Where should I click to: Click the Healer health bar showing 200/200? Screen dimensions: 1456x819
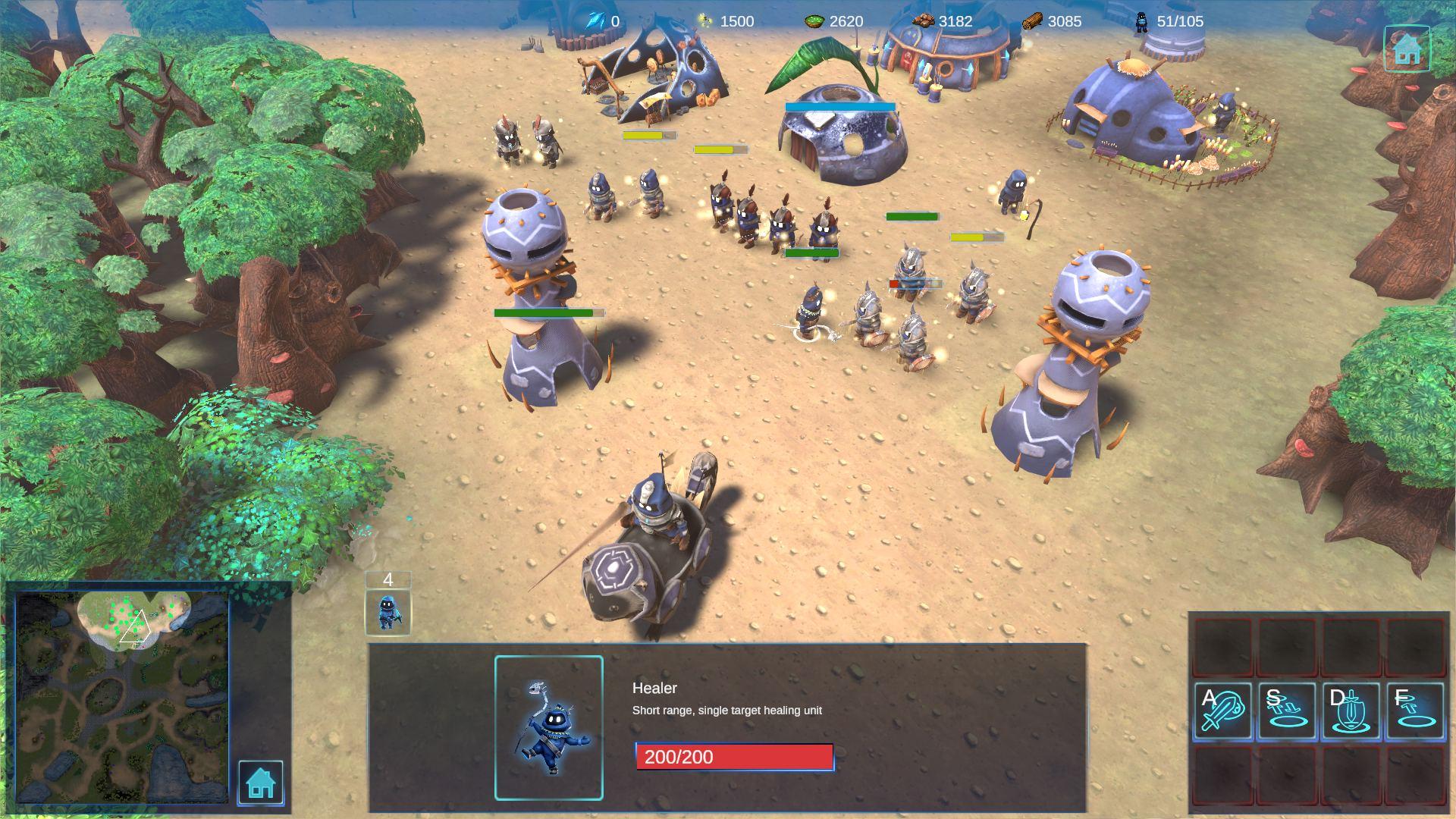734,757
